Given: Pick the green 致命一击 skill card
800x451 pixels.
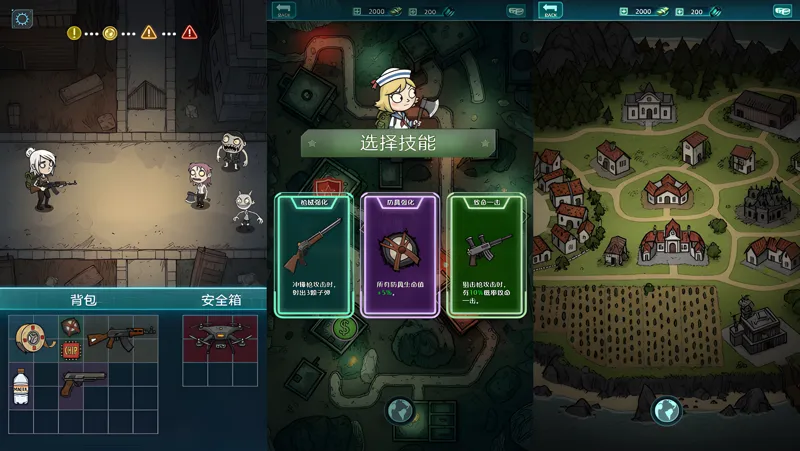Looking at the screenshot, I should tap(485, 255).
